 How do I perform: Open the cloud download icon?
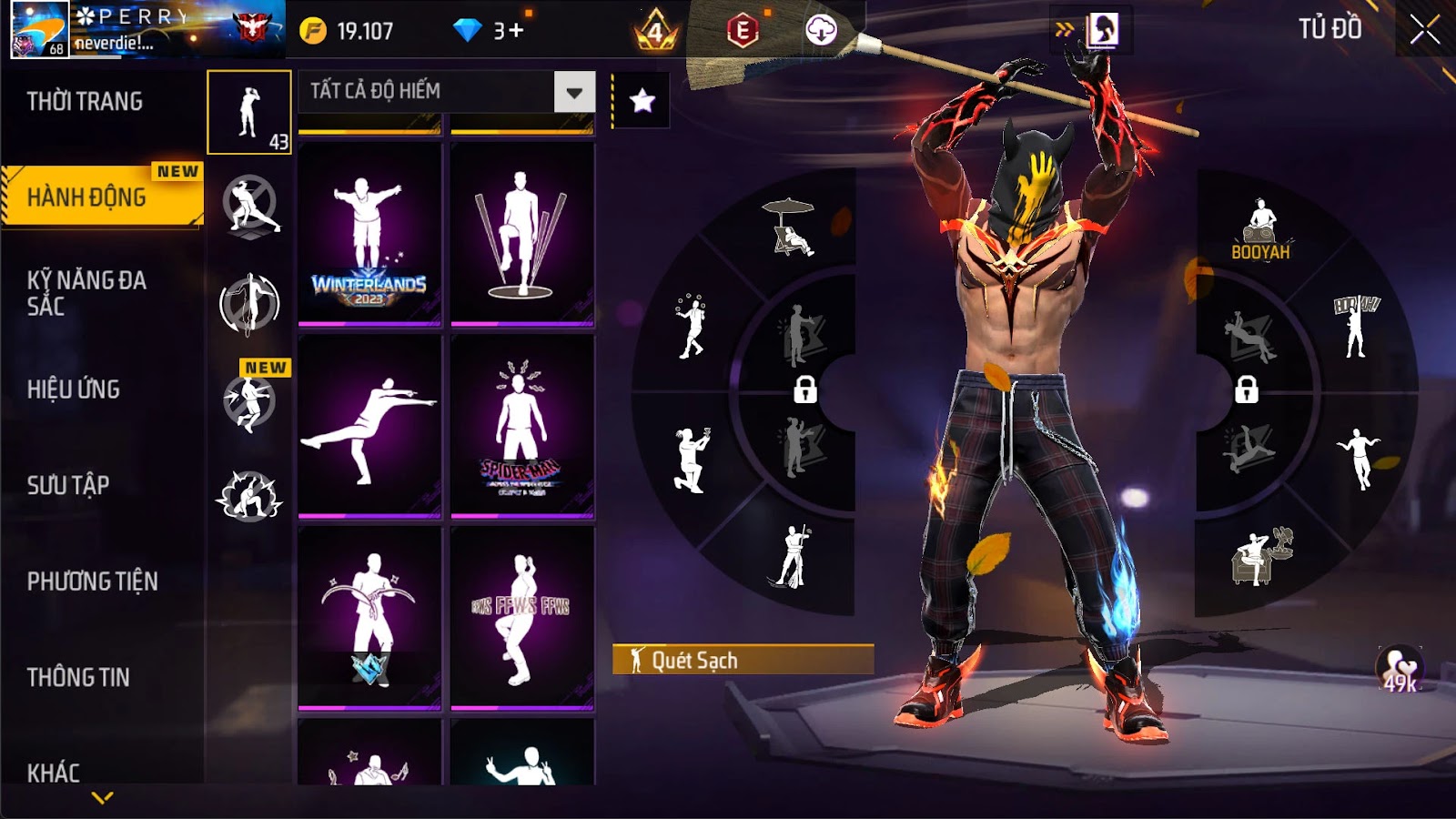click(x=821, y=31)
